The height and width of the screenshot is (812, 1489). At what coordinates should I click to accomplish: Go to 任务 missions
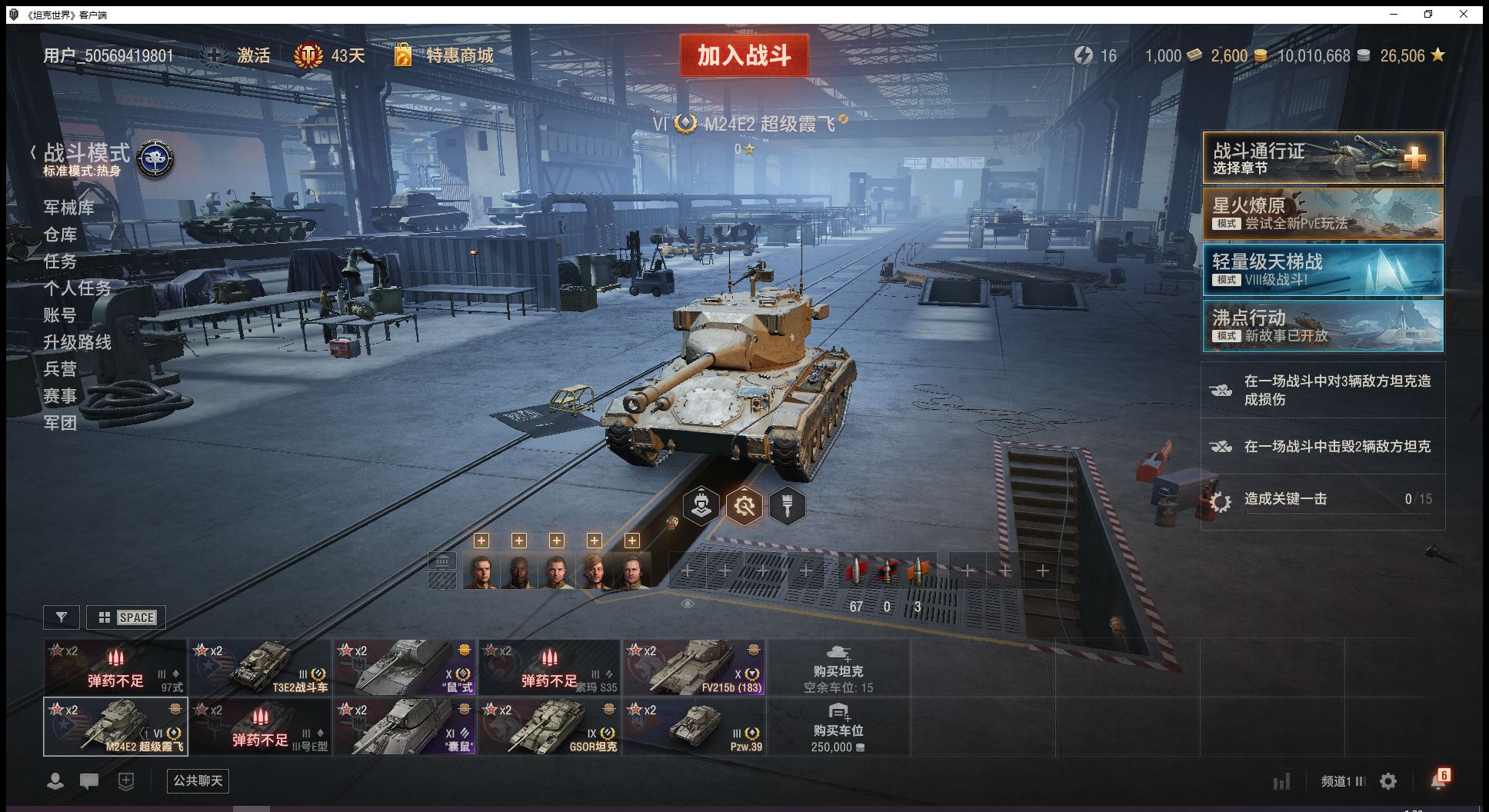tap(60, 261)
